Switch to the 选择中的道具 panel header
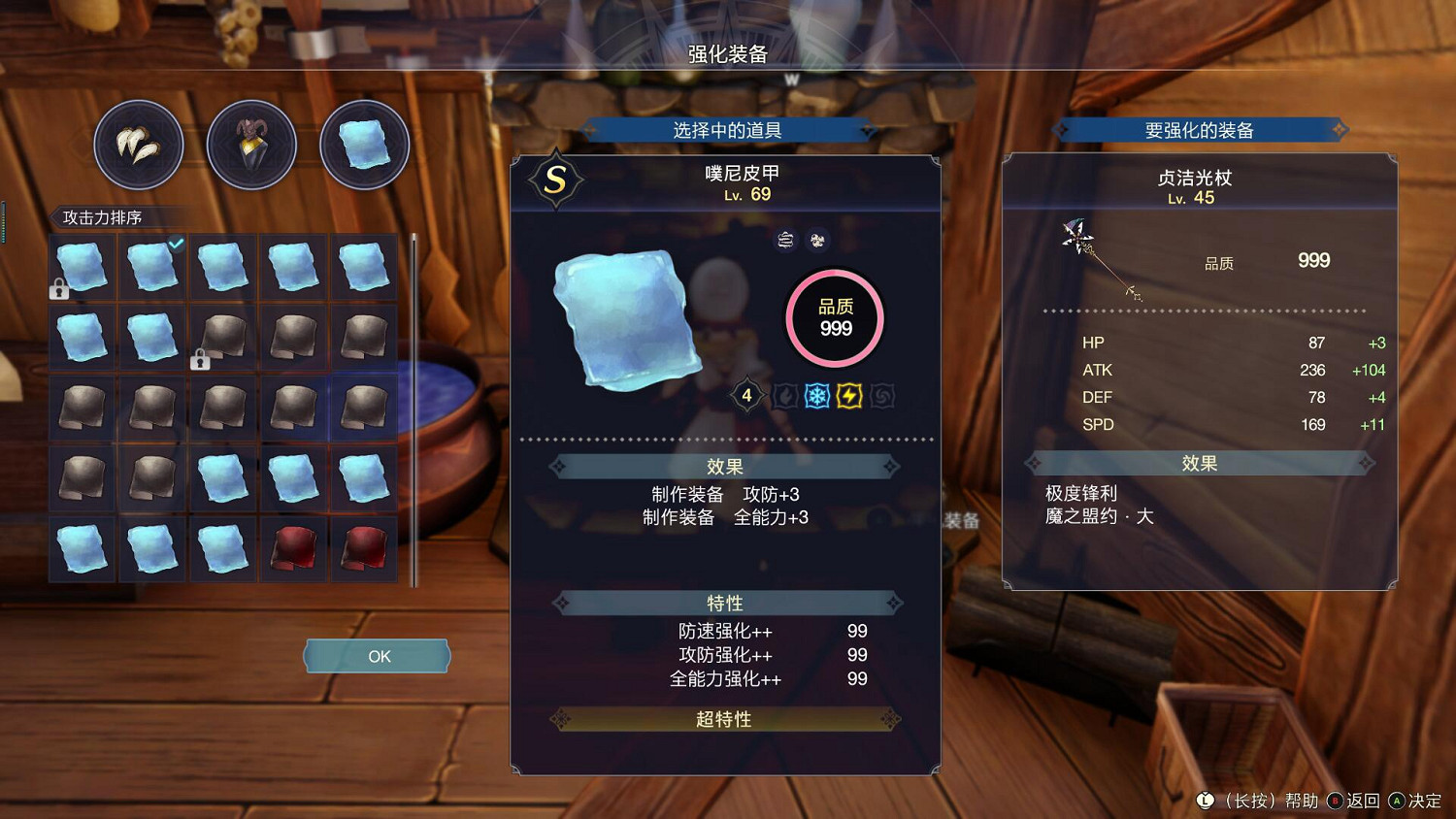 click(726, 129)
